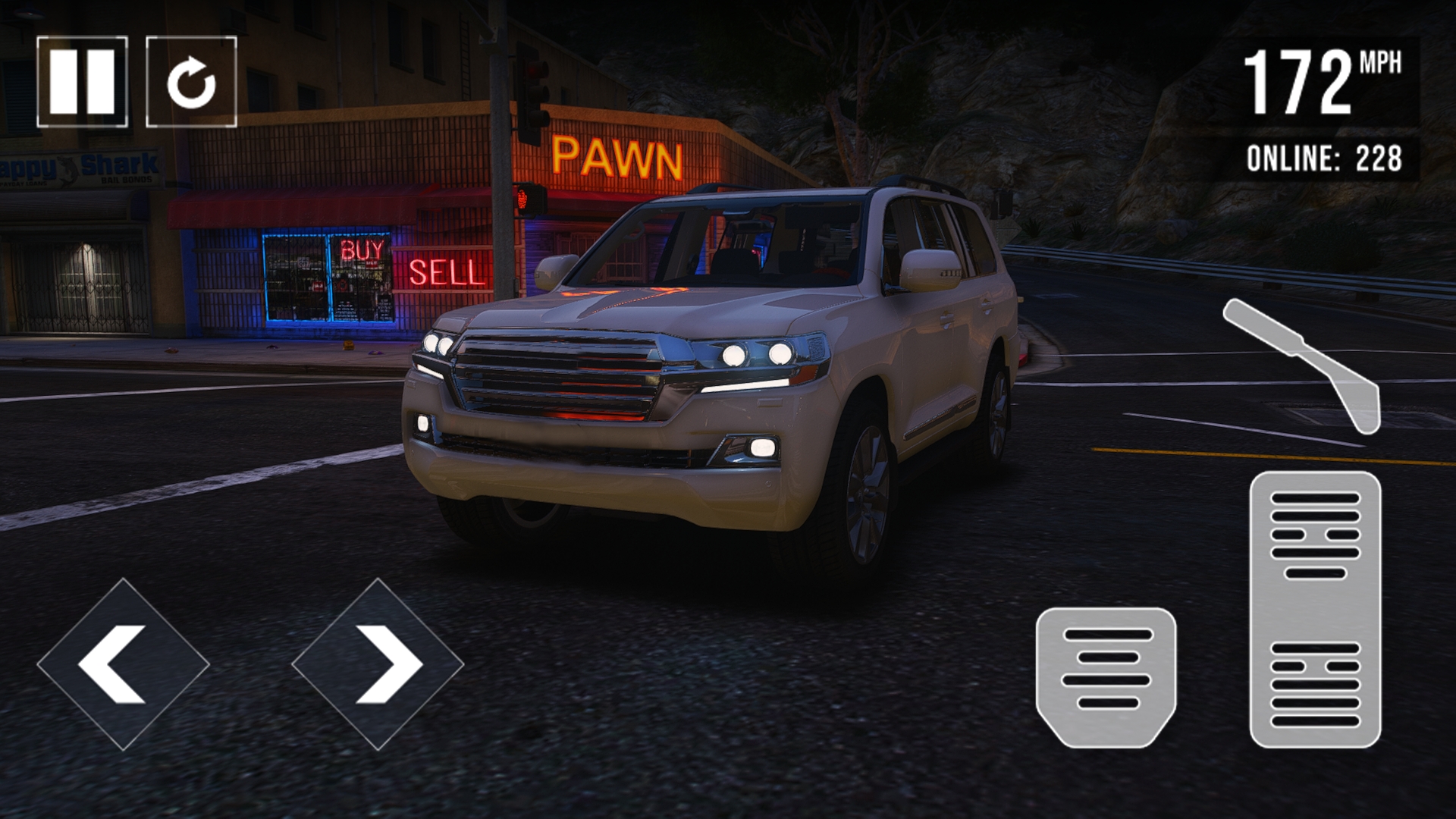Hit the tall gas pedal
Image resolution: width=1456 pixels, height=819 pixels.
pos(1315,609)
